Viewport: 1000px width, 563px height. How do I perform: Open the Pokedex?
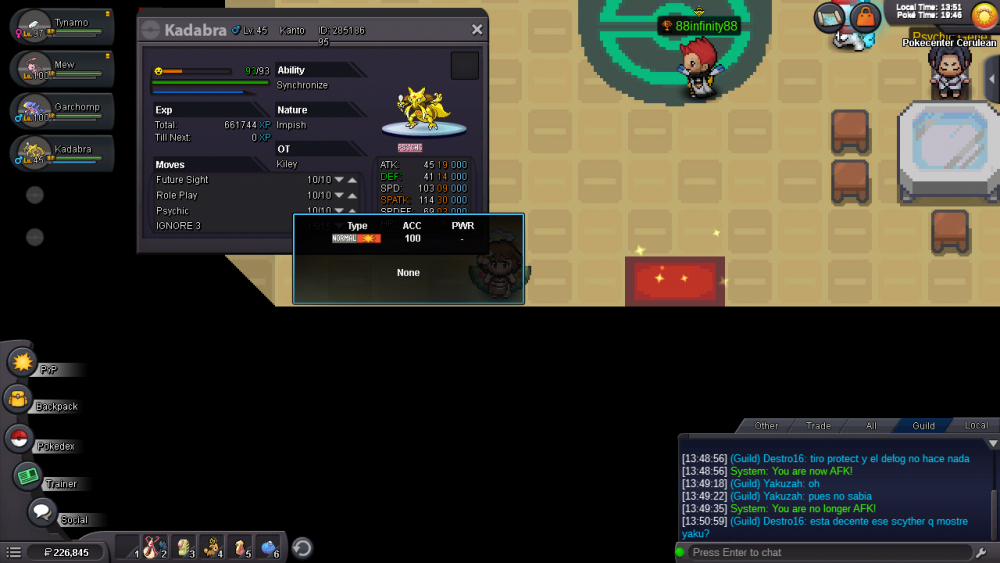(x=20, y=438)
